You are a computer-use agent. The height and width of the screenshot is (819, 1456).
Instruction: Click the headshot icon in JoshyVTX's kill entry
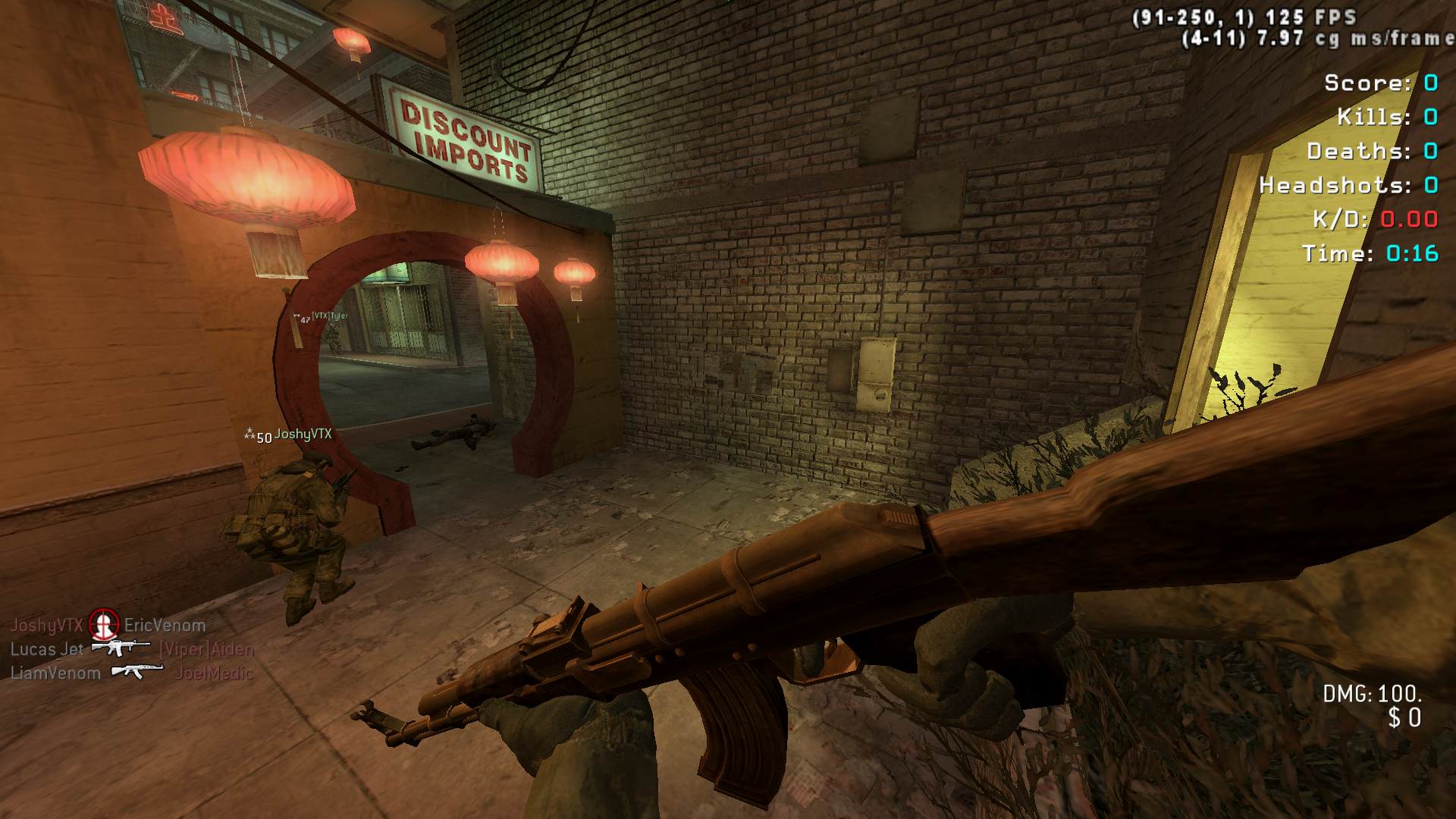(104, 624)
